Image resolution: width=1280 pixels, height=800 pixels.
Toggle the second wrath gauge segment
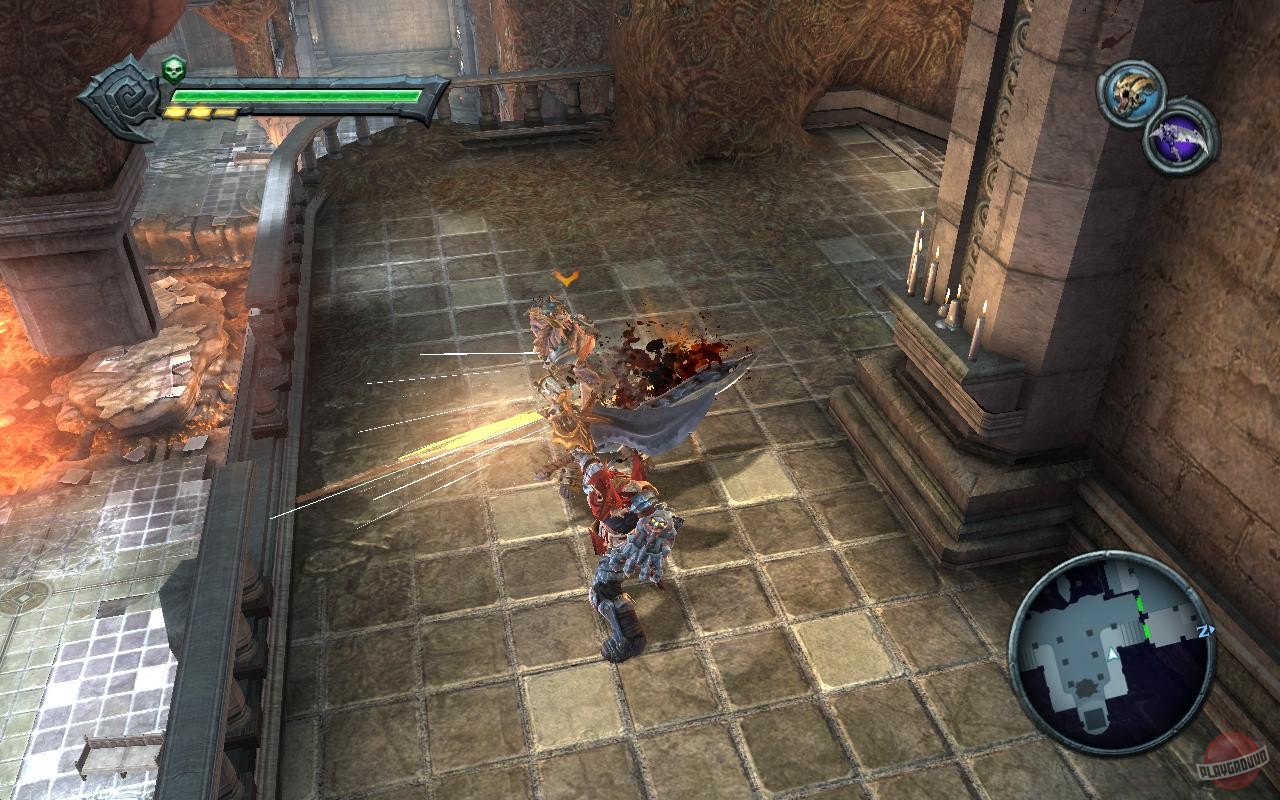coord(199,112)
